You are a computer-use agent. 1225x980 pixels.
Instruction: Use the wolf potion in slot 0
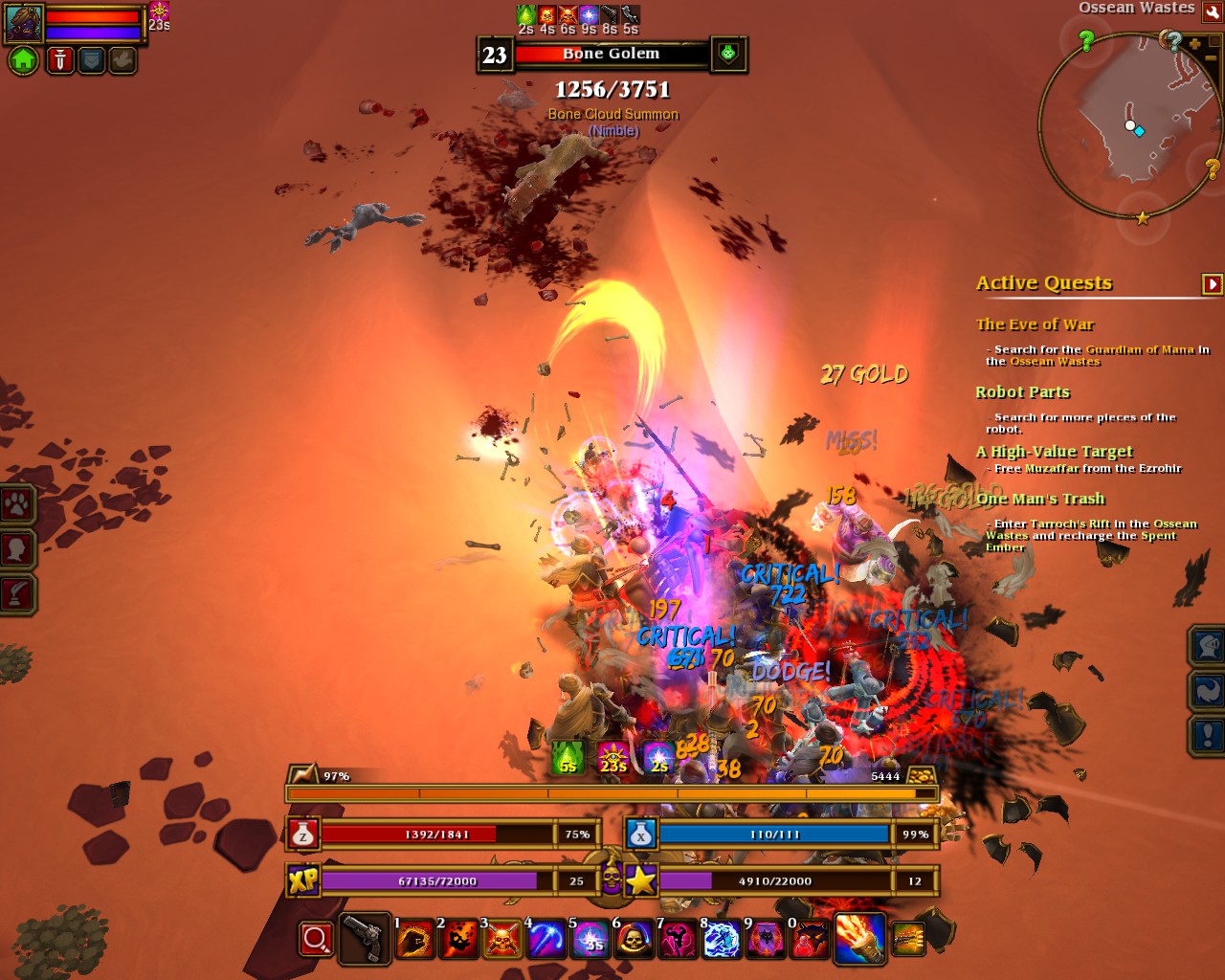click(x=810, y=940)
